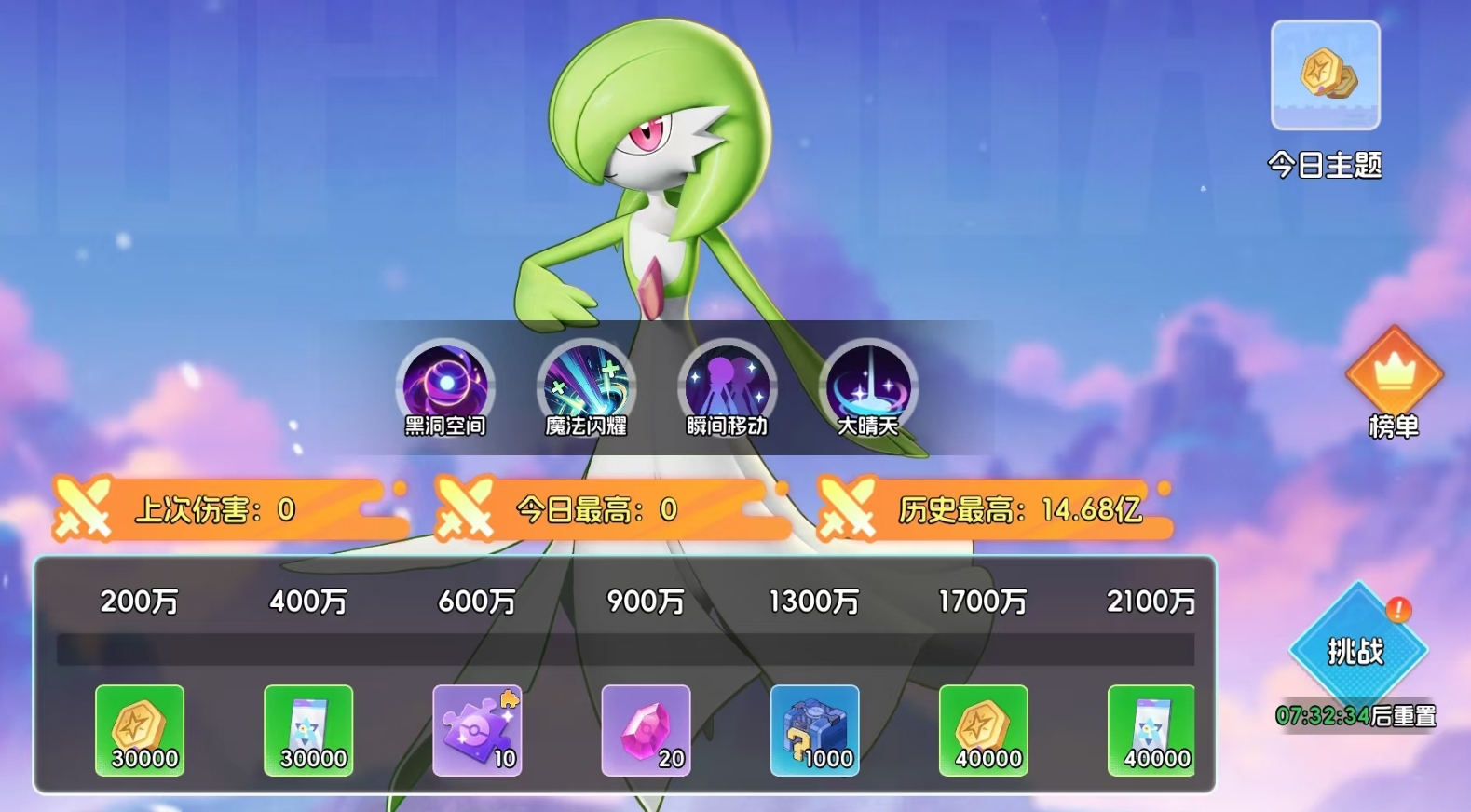1471x812 pixels.
Task: Select the 1700万 milestone tab
Action: [x=984, y=602]
